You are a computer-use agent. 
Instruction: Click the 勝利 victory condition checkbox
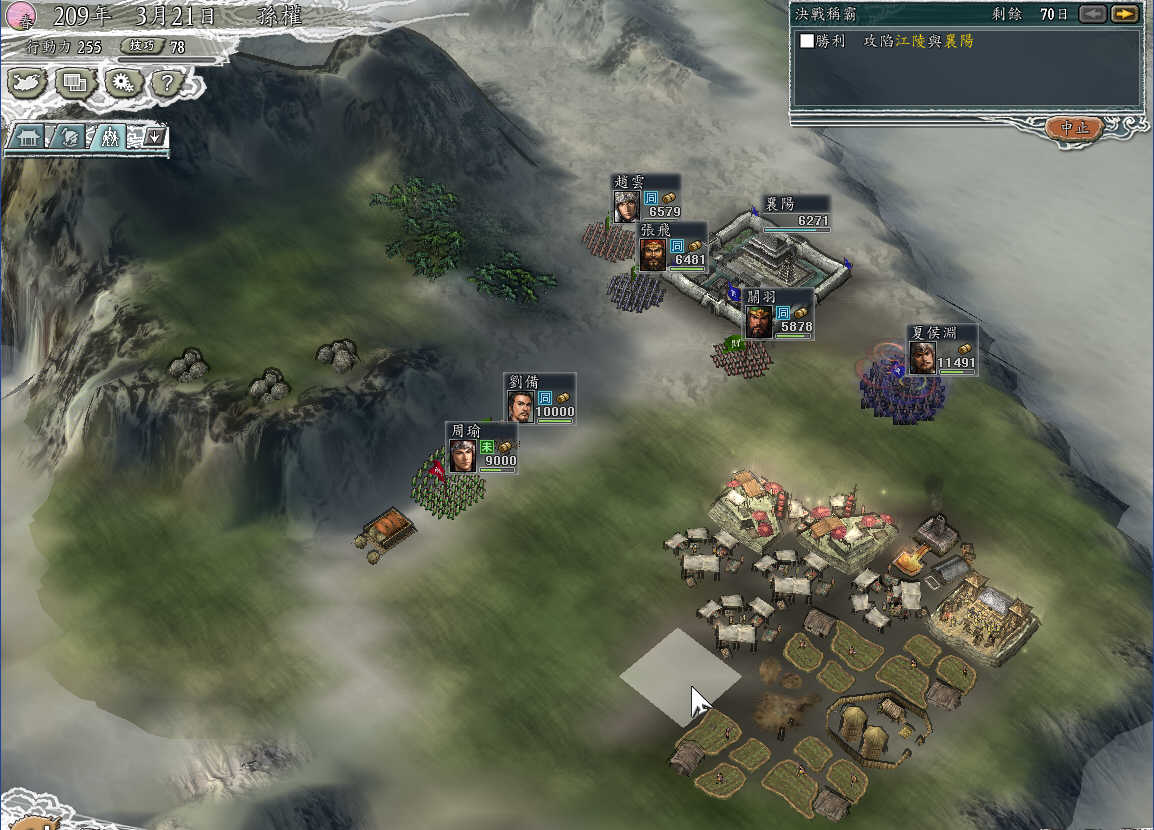[807, 41]
